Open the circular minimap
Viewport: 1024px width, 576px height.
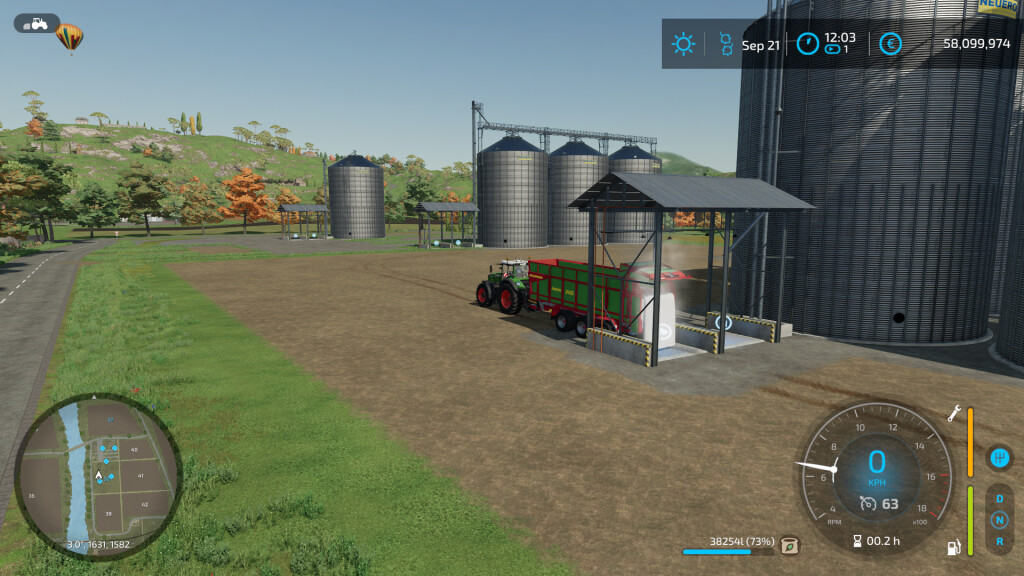click(98, 475)
